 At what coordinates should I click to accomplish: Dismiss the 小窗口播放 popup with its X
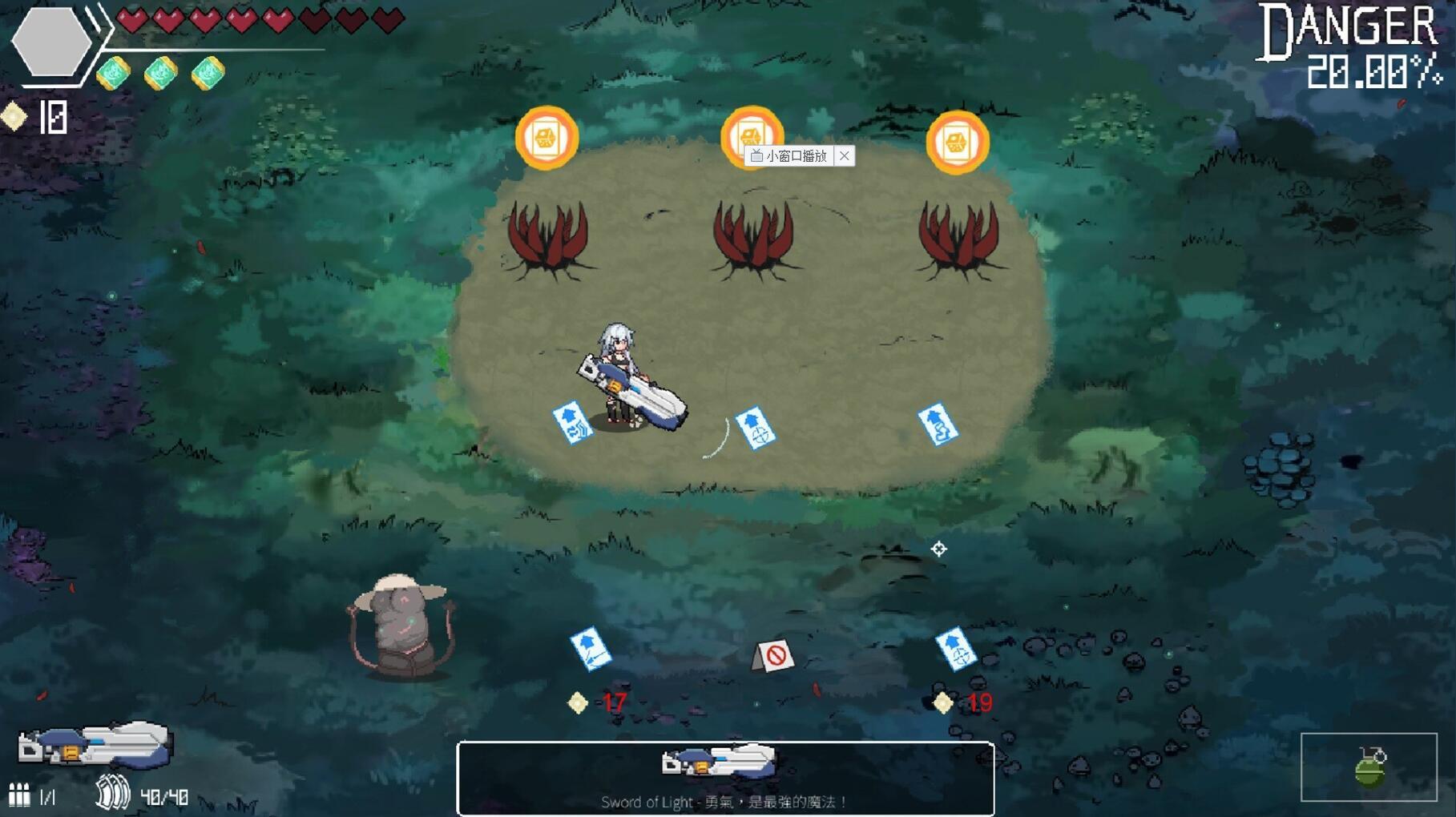point(844,156)
